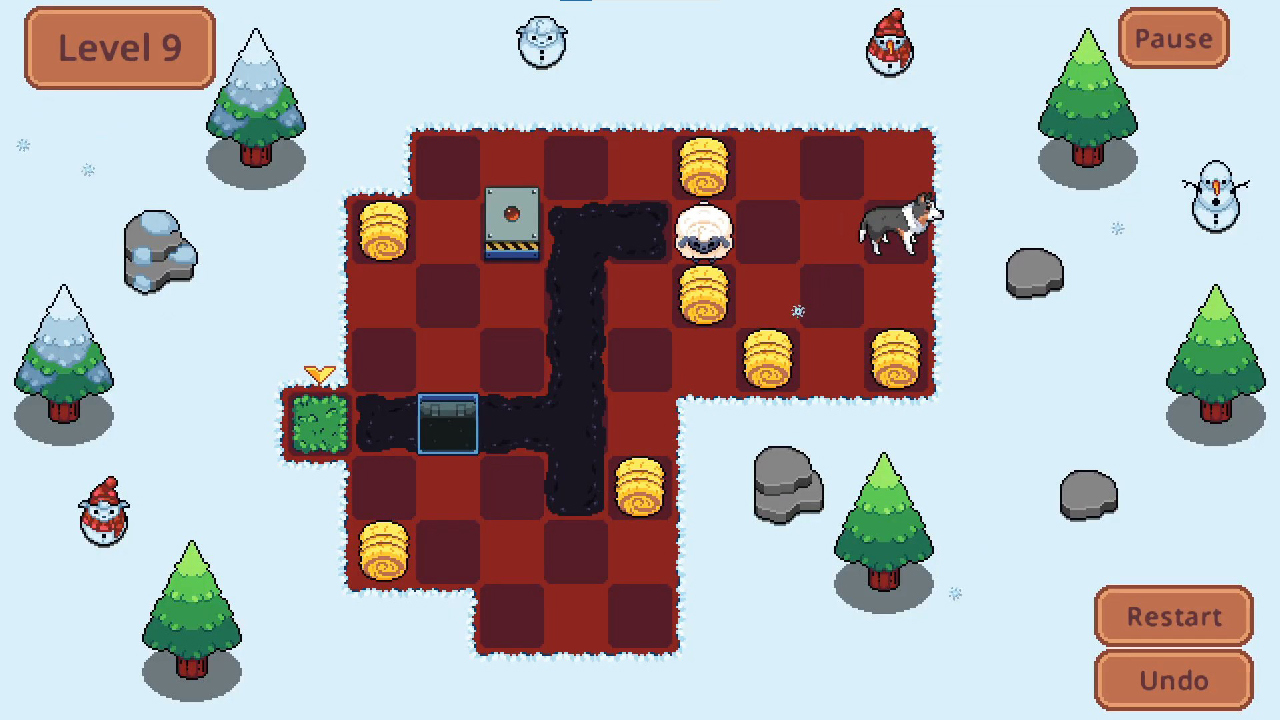Select the sheep character
This screenshot has width=1280, height=720.
(x=705, y=230)
